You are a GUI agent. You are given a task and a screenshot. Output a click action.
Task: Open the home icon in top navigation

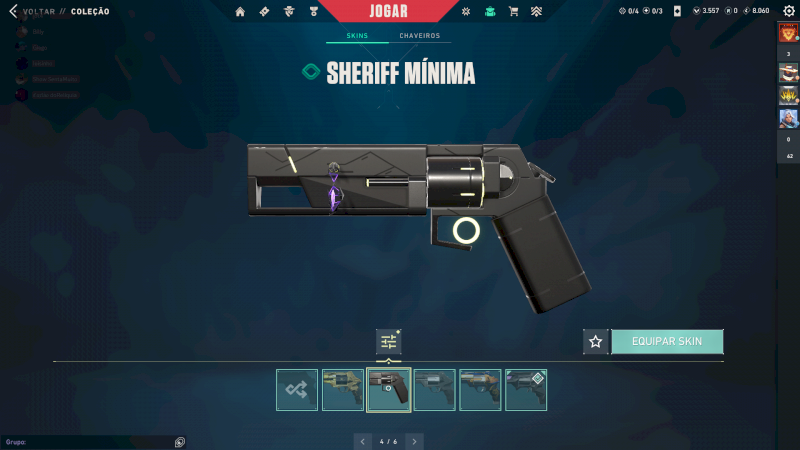[240, 12]
